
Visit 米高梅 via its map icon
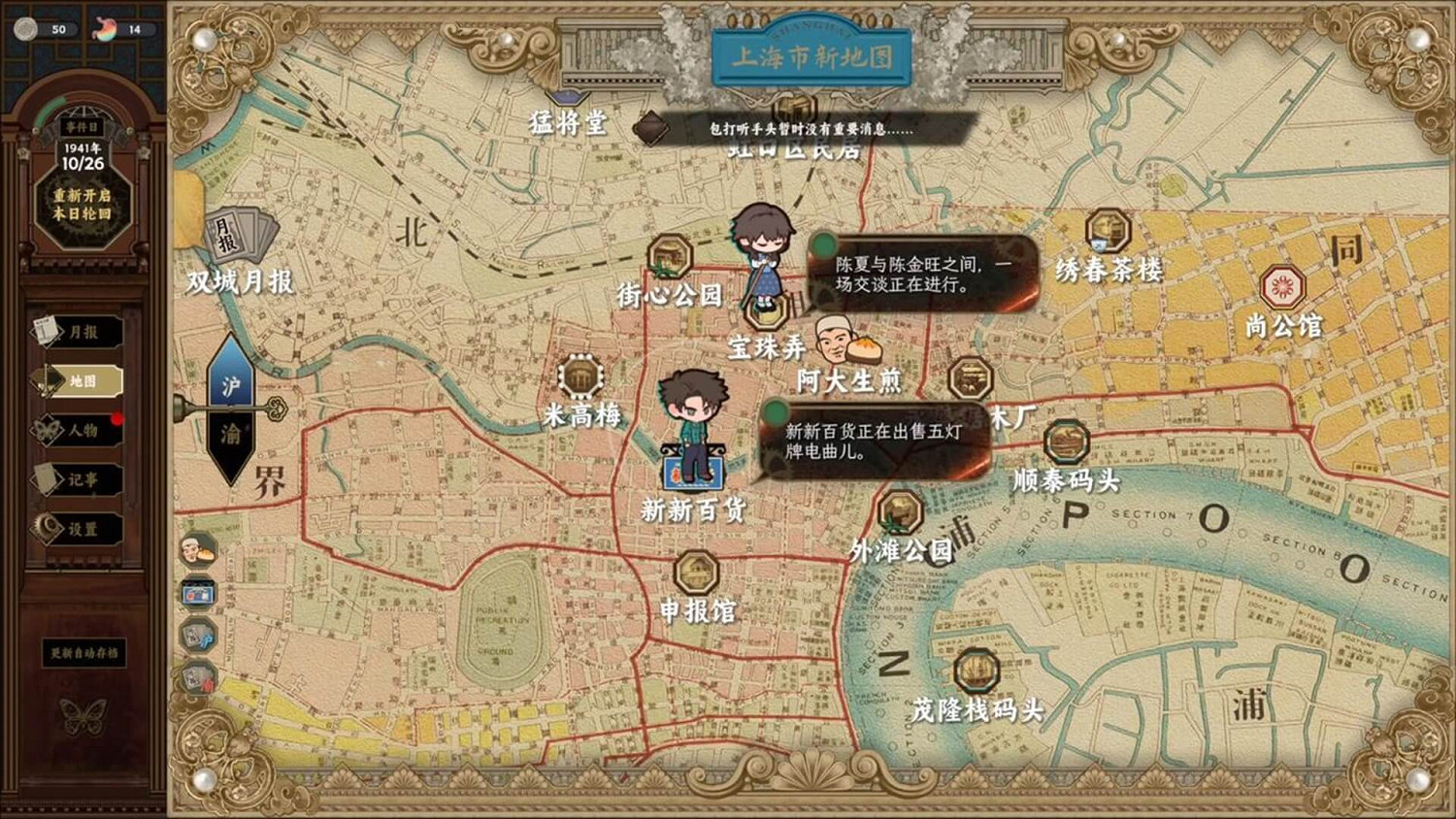[581, 374]
